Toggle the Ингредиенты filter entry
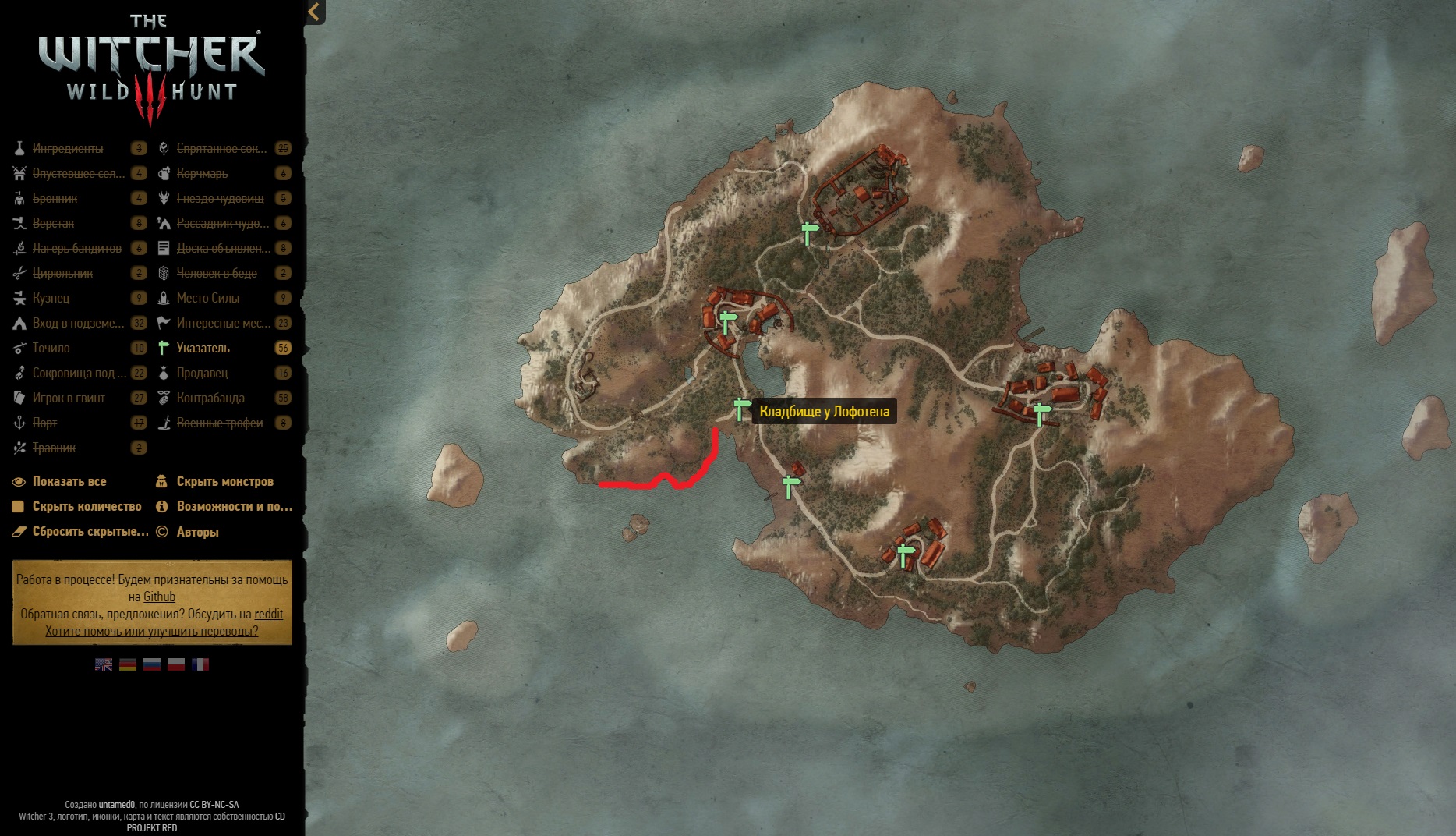The width and height of the screenshot is (1456, 836). click(68, 148)
